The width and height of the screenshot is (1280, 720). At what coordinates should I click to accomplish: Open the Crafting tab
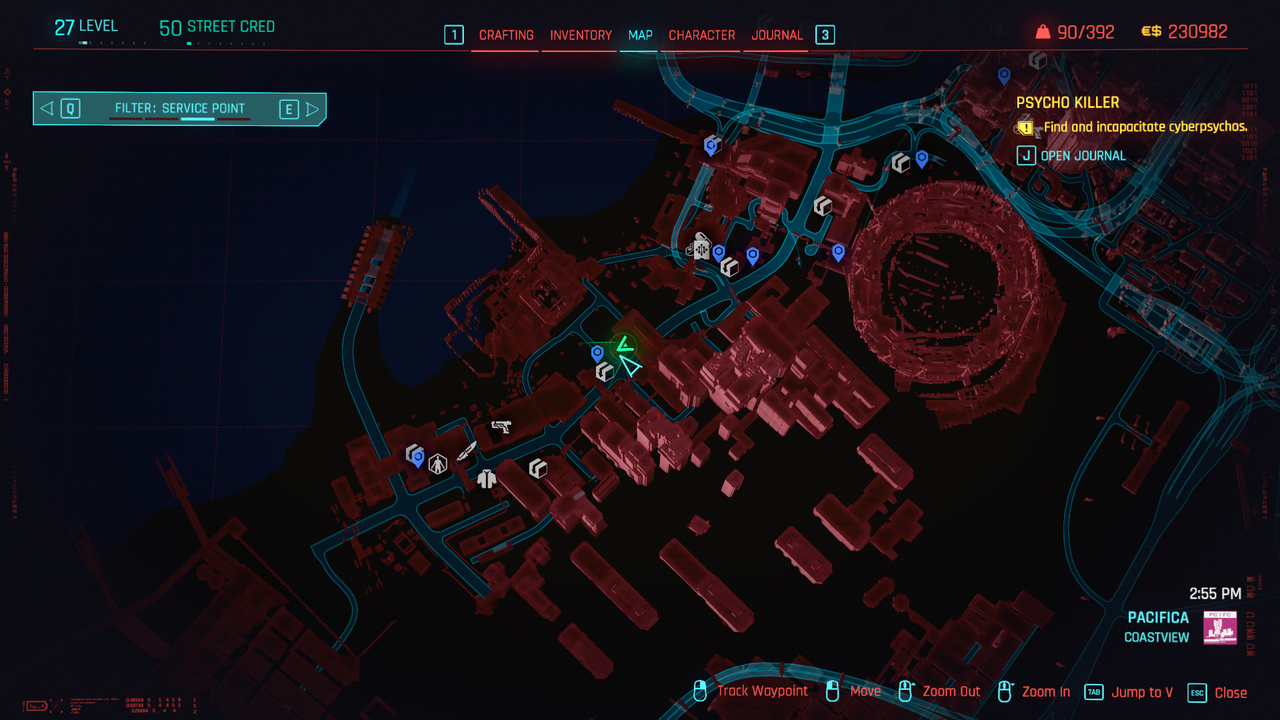tap(506, 35)
